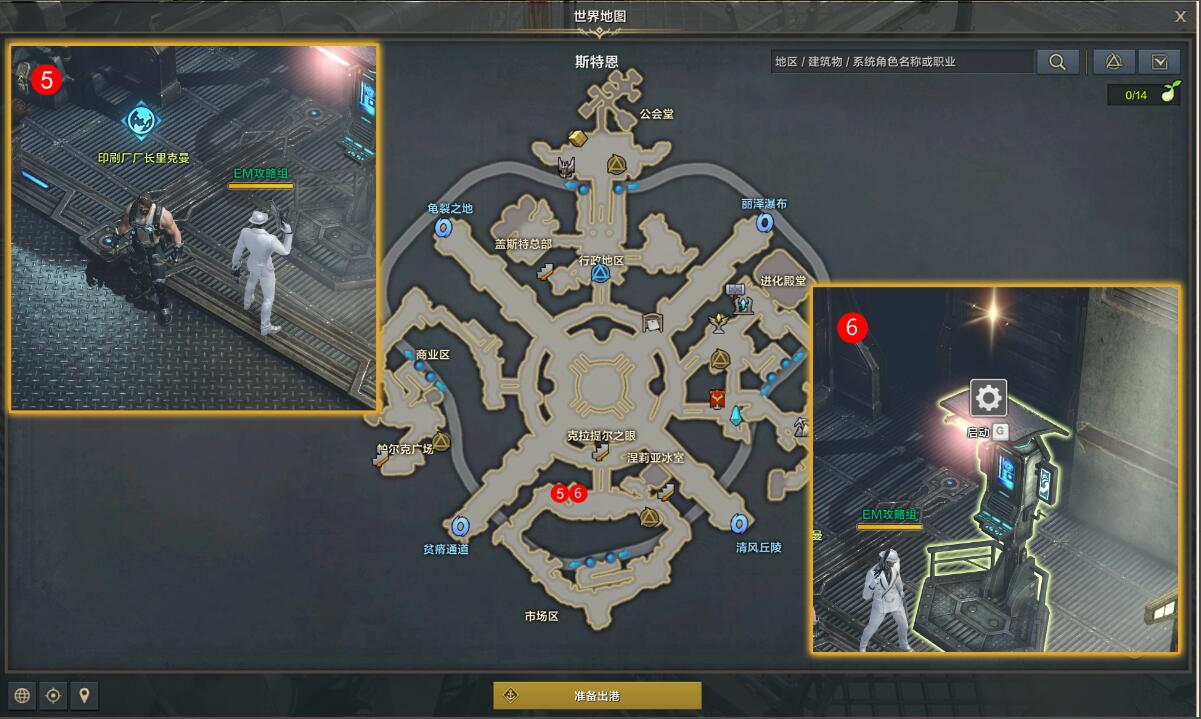Click the 商业区 area label
1201x719 pixels.
(433, 355)
